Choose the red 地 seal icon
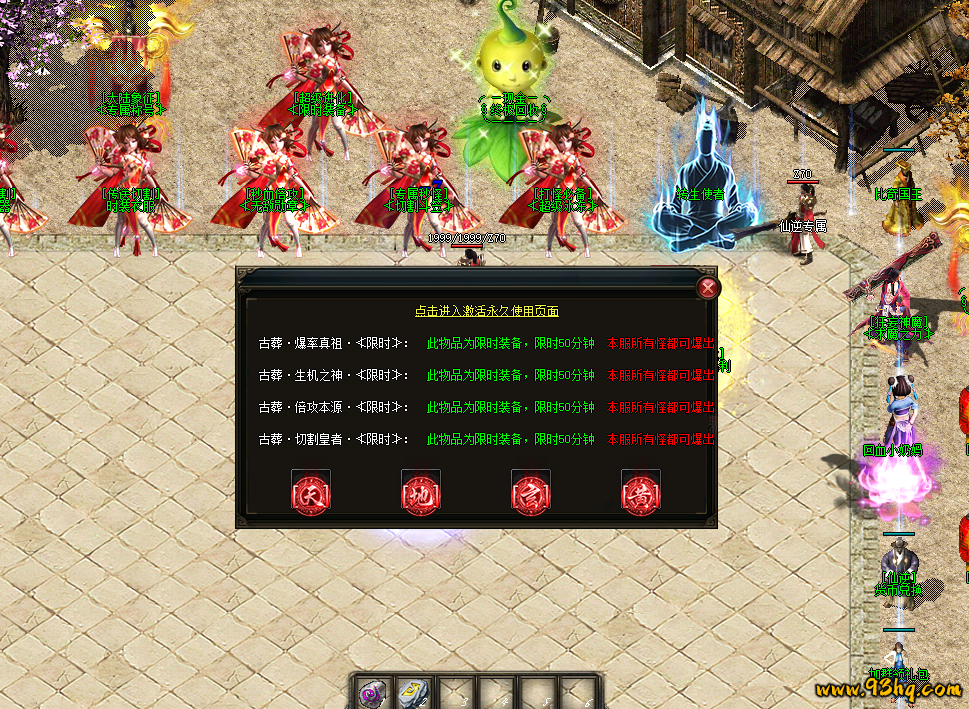 421,494
